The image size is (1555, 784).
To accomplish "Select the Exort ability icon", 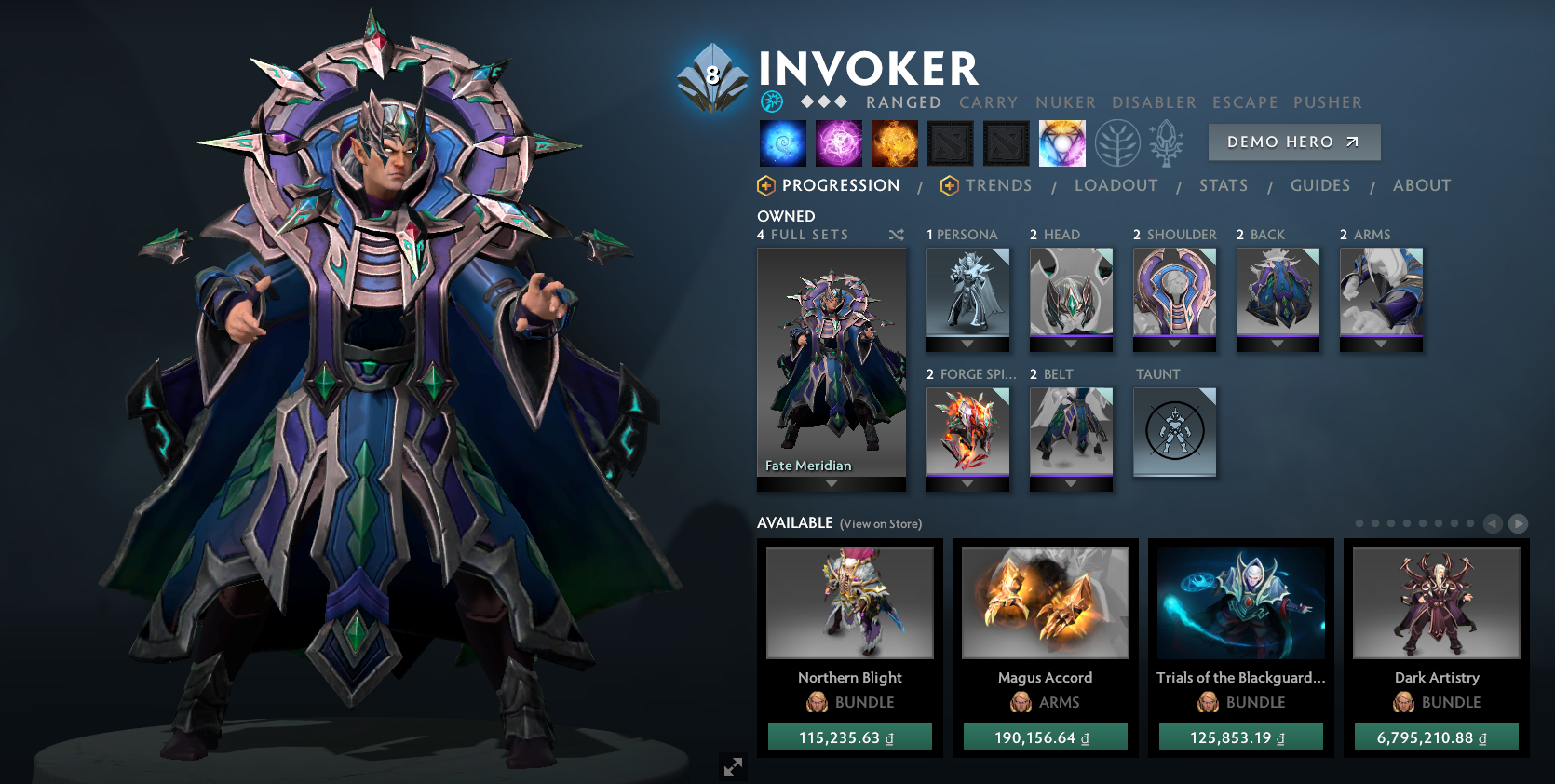I will coord(894,142).
